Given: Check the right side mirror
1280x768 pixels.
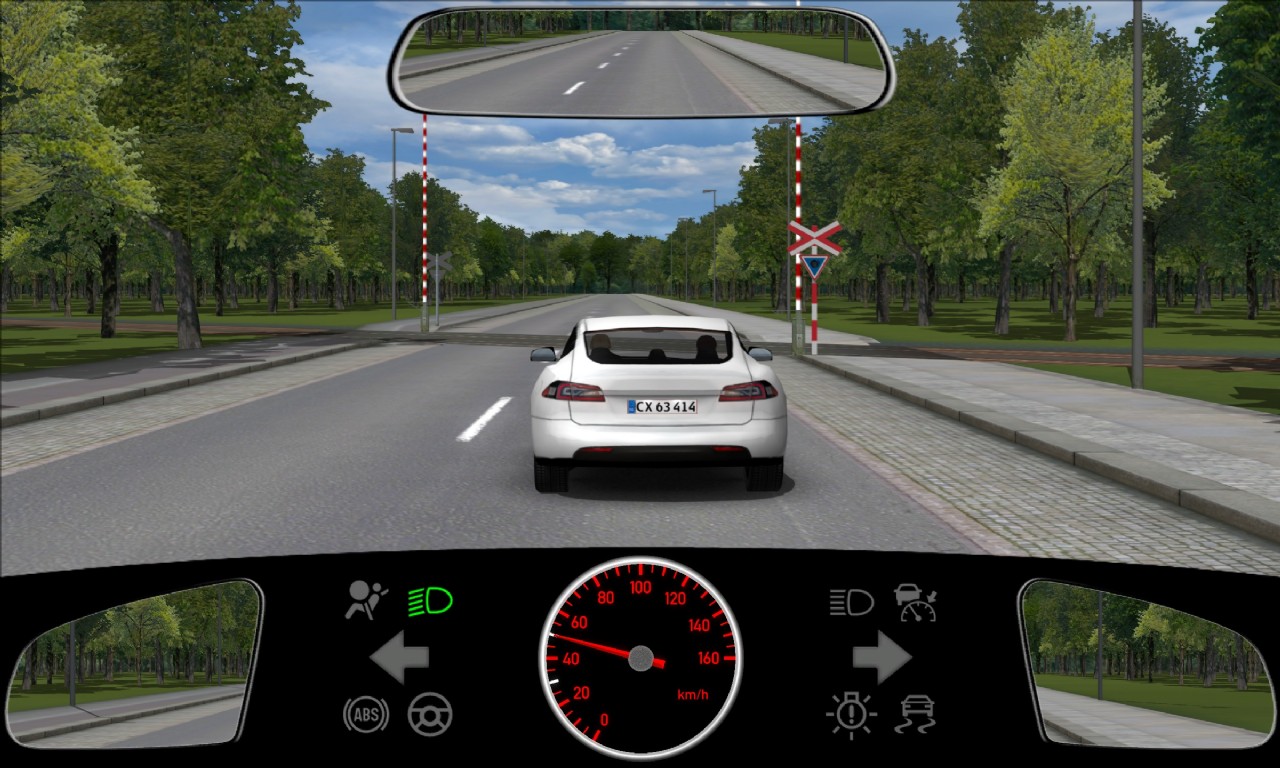Looking at the screenshot, I should [x=1146, y=662].
